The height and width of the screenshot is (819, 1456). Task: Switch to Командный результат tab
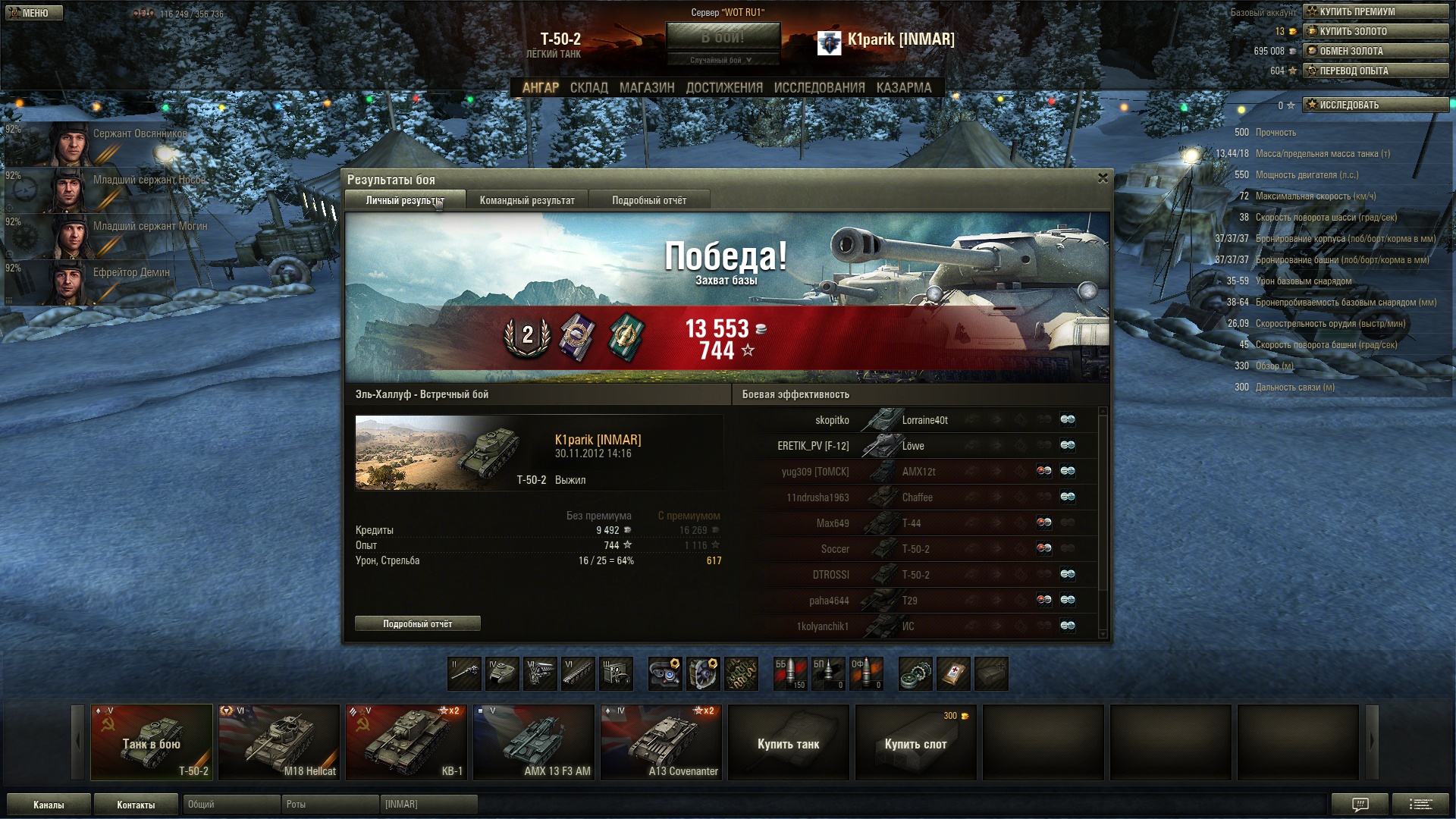click(527, 200)
